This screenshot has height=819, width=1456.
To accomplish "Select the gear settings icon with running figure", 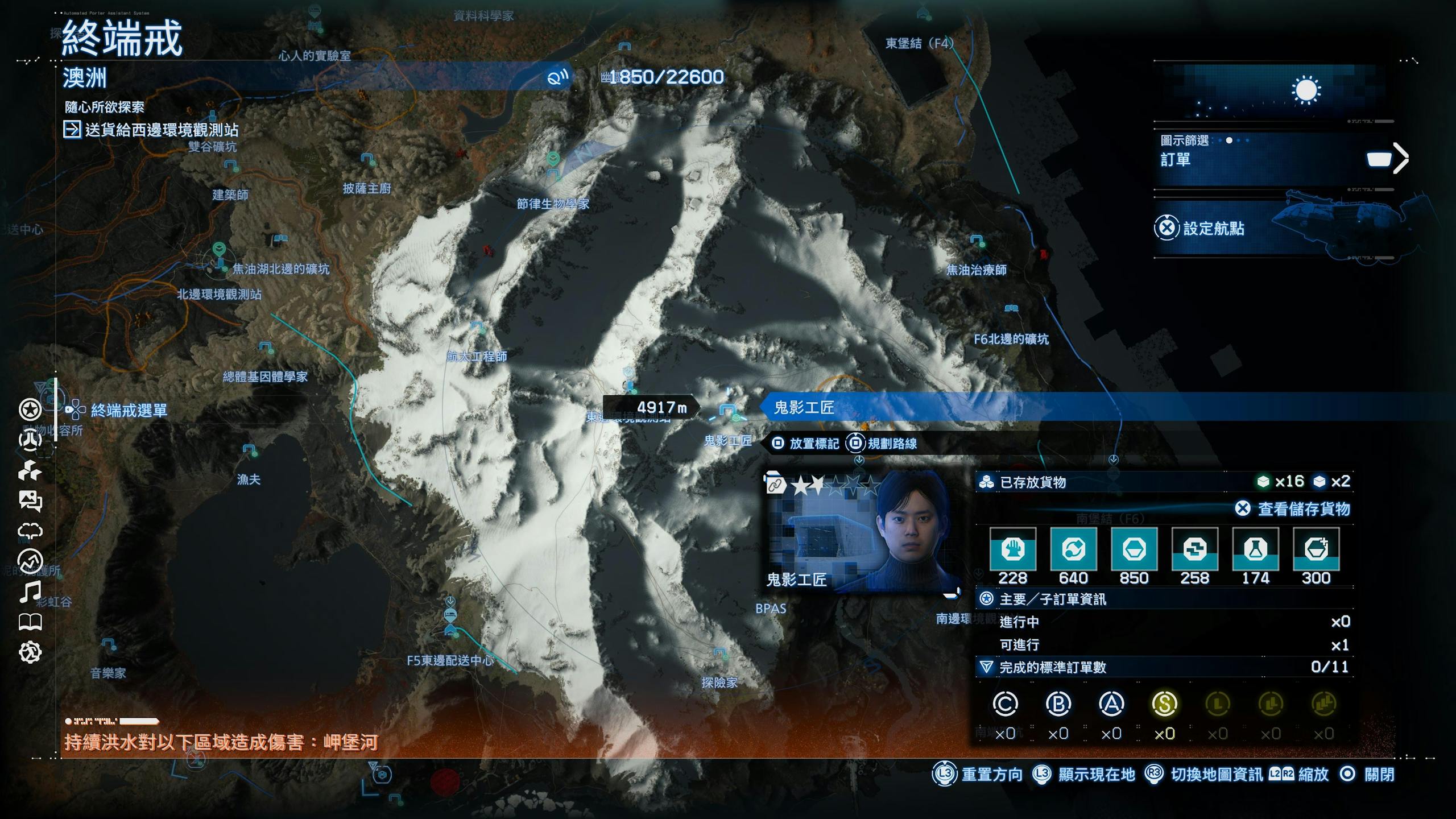I will click(30, 652).
